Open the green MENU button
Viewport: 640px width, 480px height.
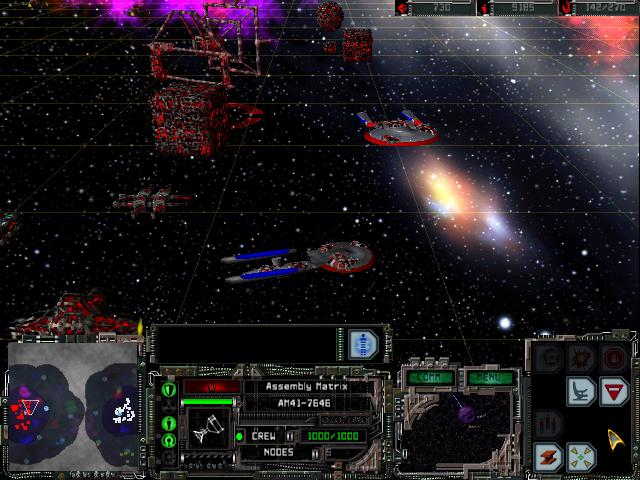click(490, 378)
